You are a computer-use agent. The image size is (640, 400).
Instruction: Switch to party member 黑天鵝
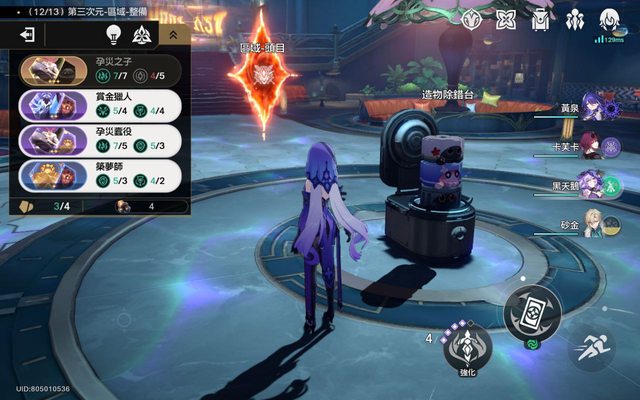[590, 186]
